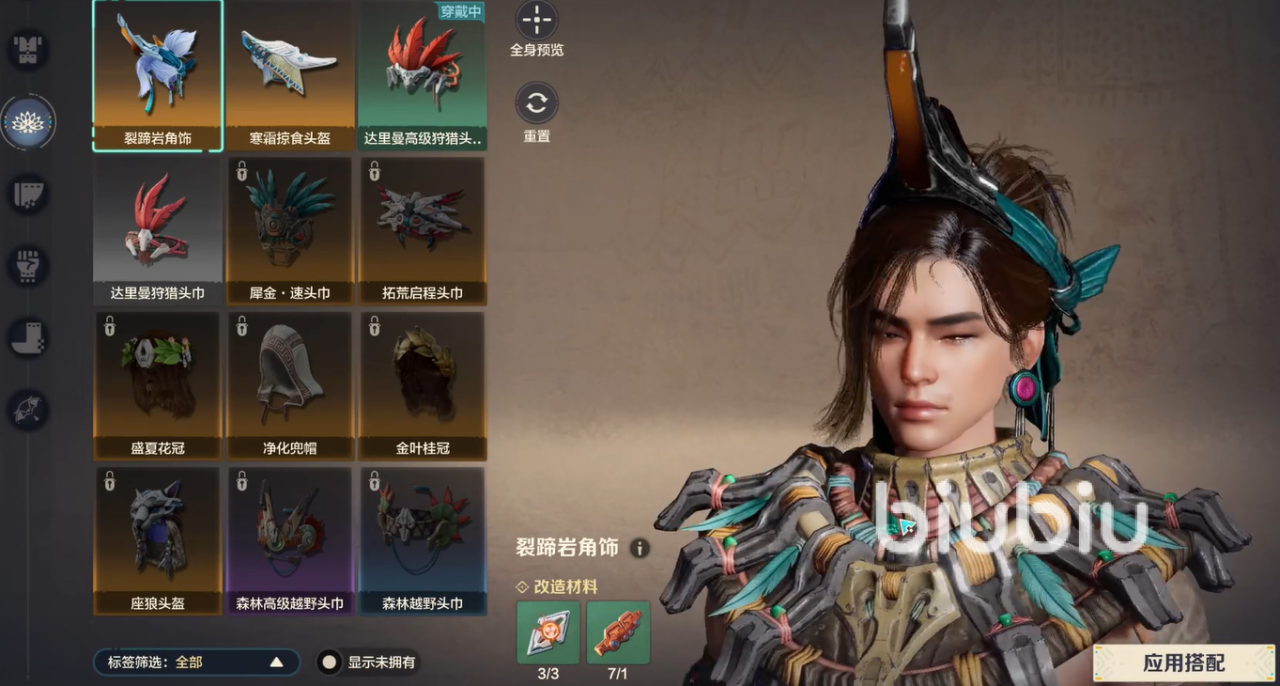Image resolution: width=1280 pixels, height=686 pixels.
Task: Select the 座狼头盔 wolf helmet
Action: point(158,540)
